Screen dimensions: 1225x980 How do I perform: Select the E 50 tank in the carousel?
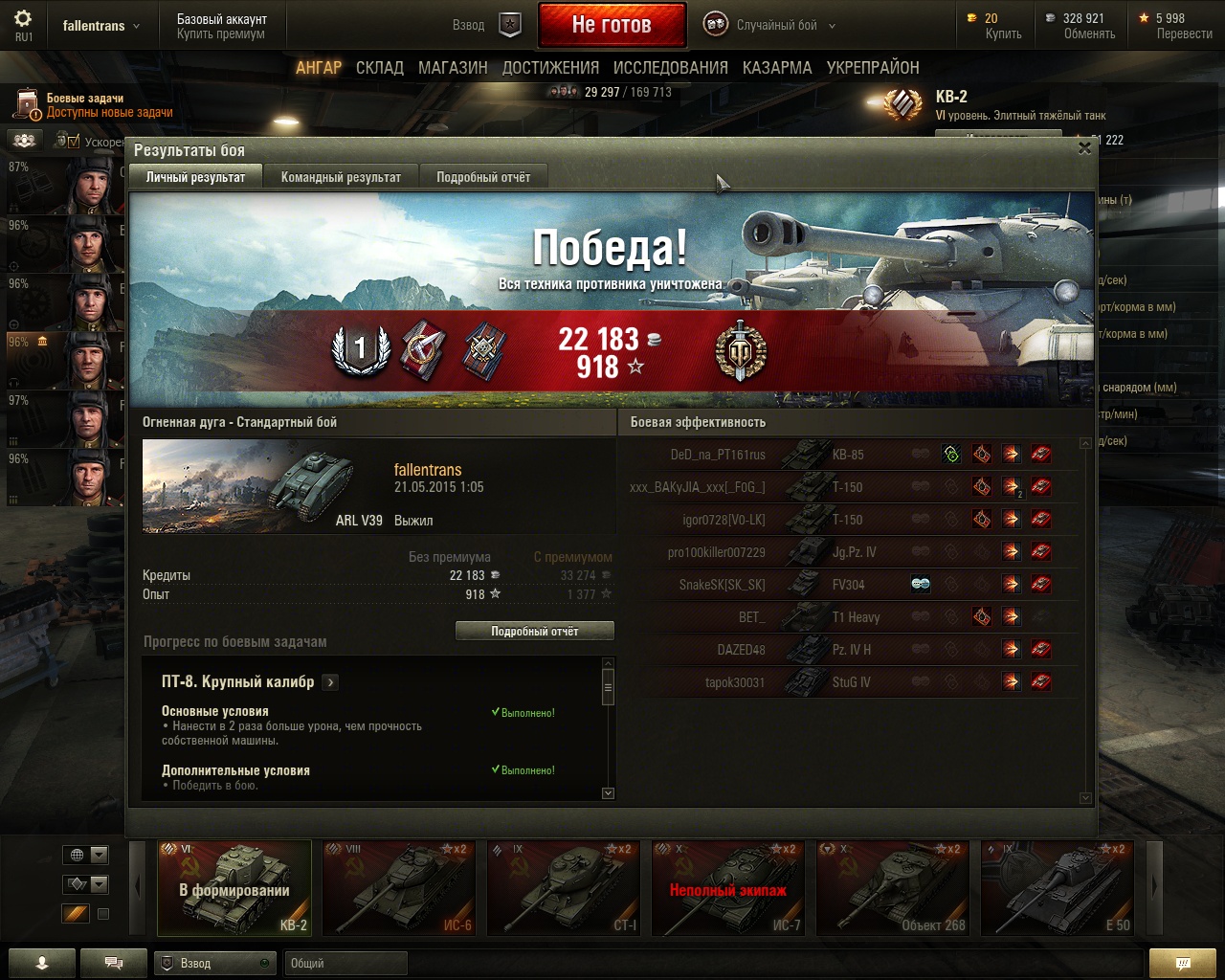tap(1058, 888)
